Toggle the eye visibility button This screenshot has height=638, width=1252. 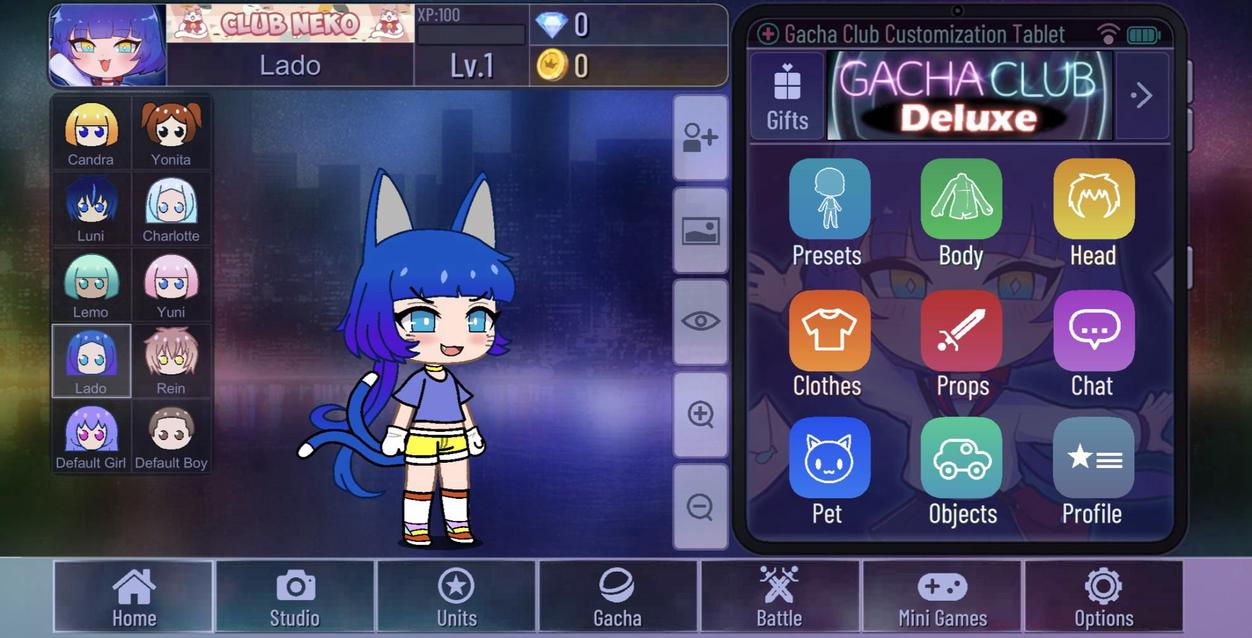click(x=700, y=321)
